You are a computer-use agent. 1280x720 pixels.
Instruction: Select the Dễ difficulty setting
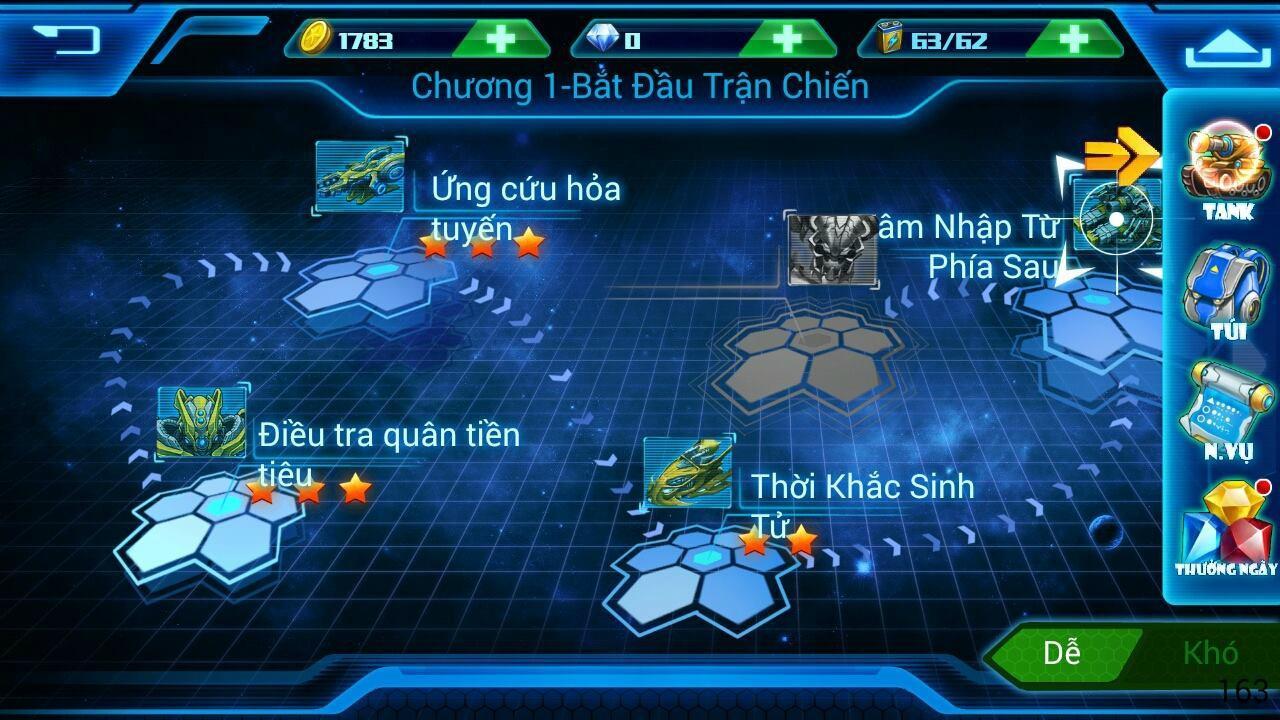coord(1065,655)
